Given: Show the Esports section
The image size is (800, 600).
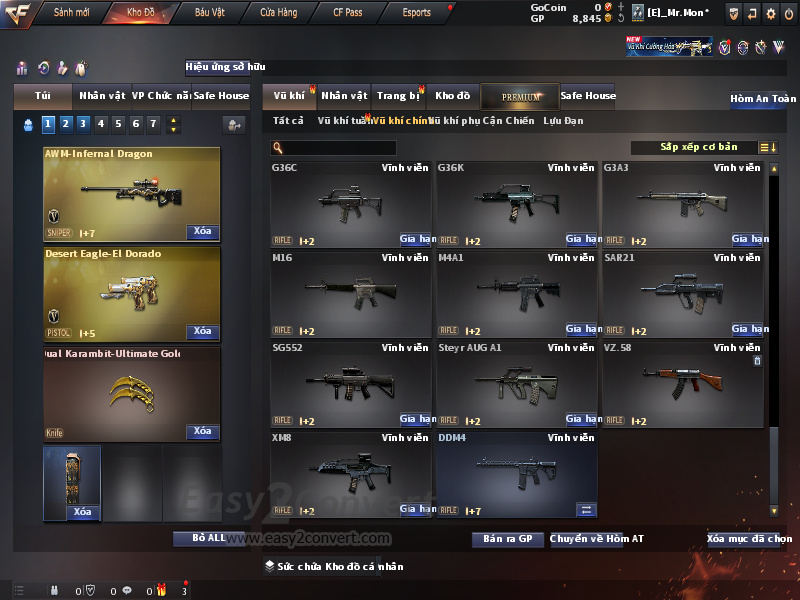Looking at the screenshot, I should pos(416,12).
